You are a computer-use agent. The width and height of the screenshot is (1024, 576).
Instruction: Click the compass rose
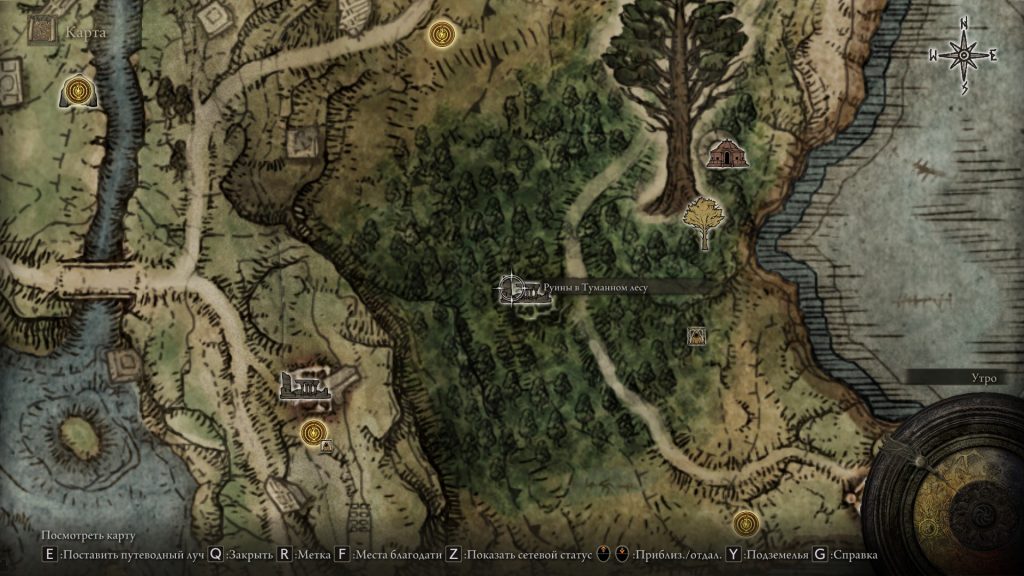pos(964,56)
